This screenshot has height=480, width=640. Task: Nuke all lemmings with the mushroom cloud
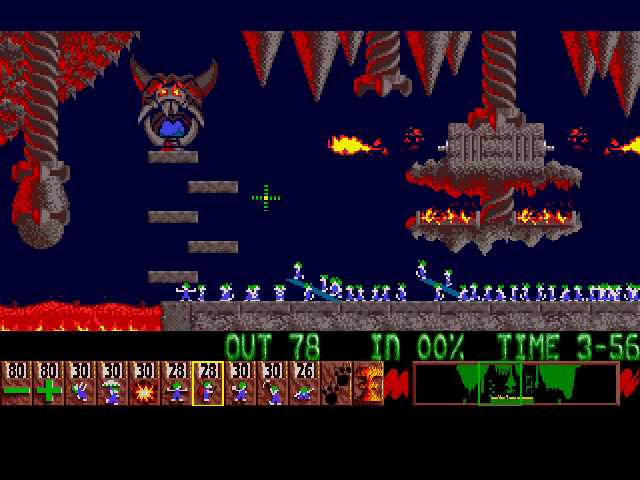[368, 384]
